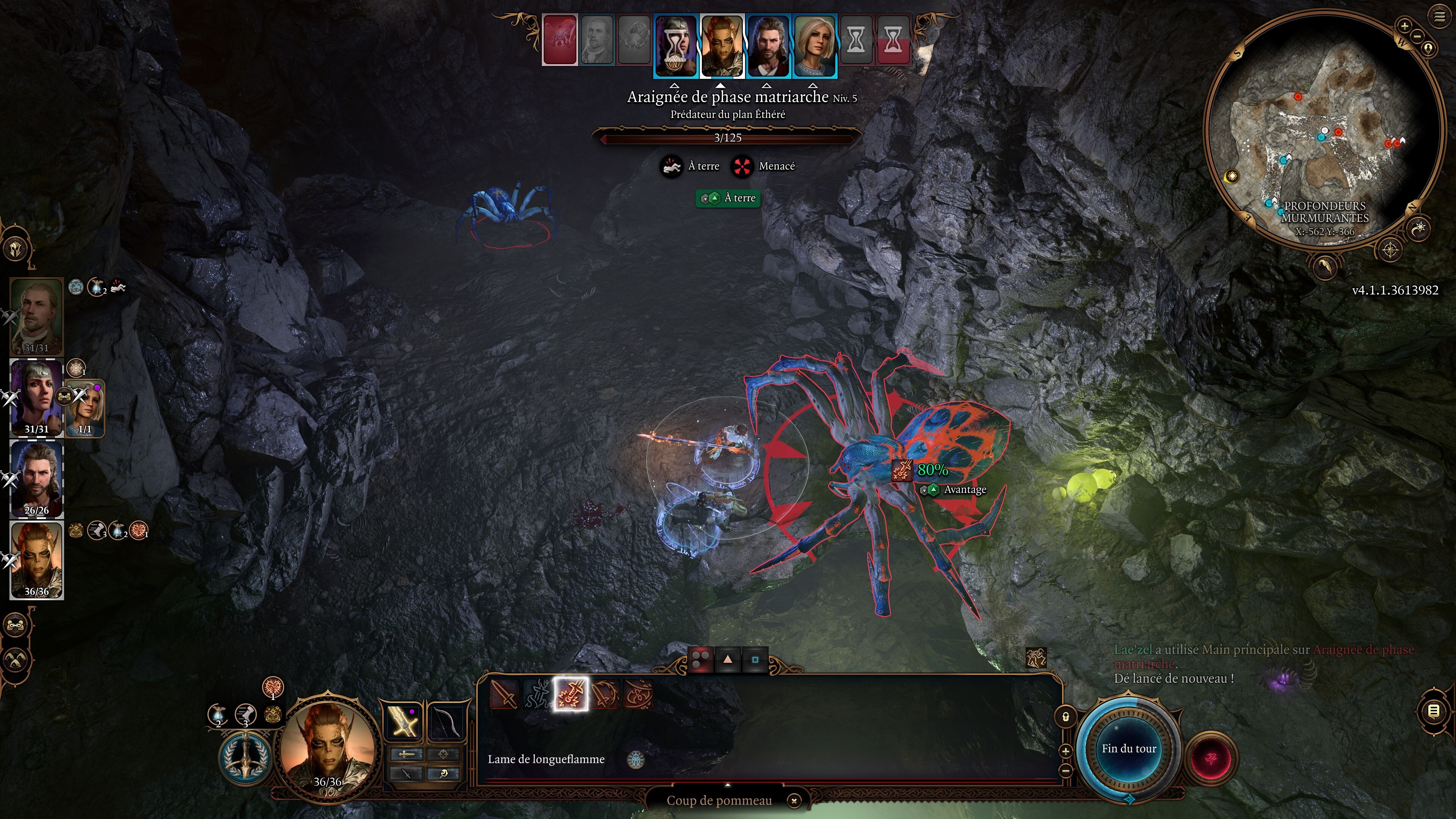This screenshot has width=1456, height=819.
Task: Select Lae'zel's party portrait
Action: coord(37,560)
